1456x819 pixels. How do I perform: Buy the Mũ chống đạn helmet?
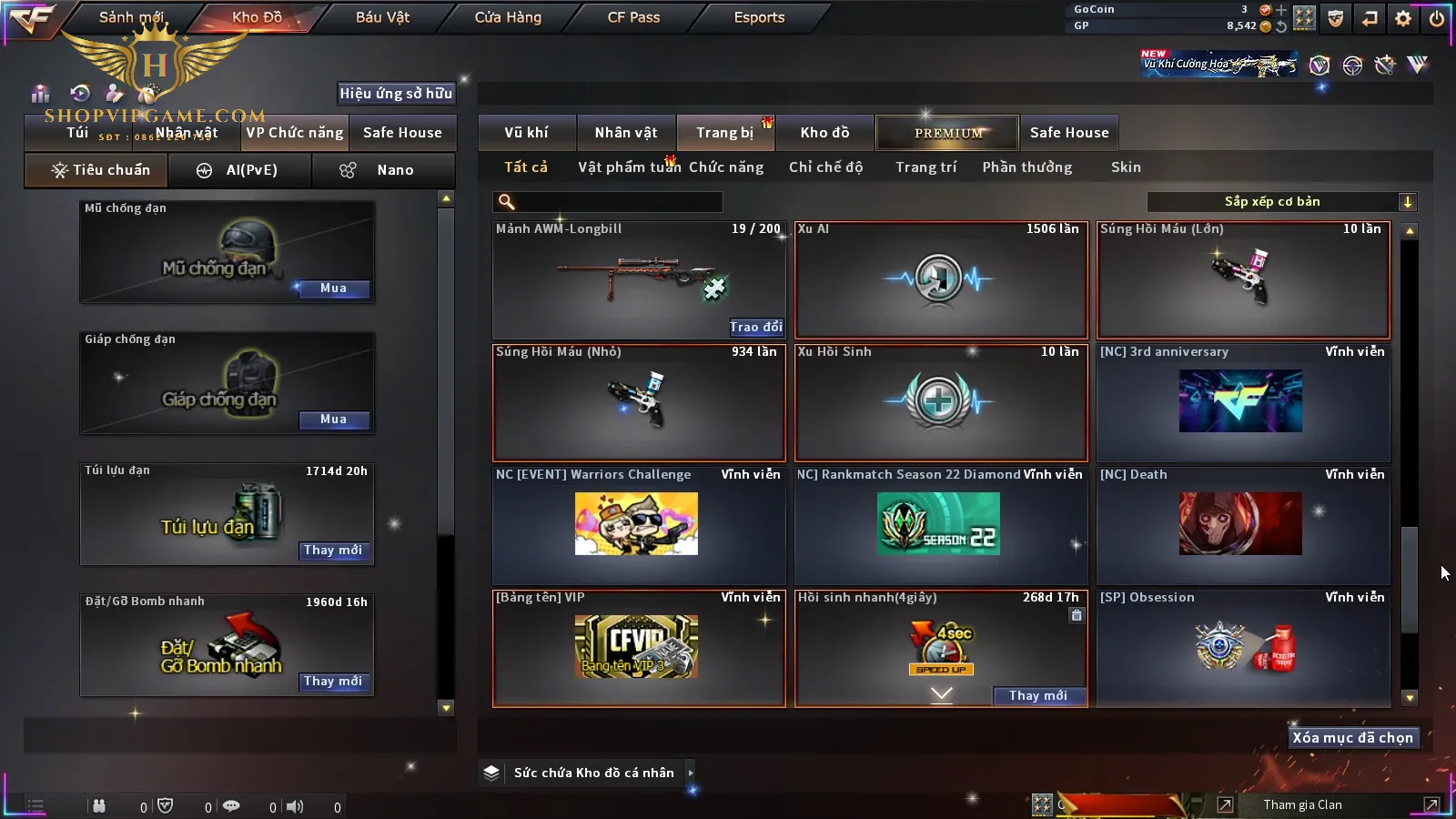(333, 288)
